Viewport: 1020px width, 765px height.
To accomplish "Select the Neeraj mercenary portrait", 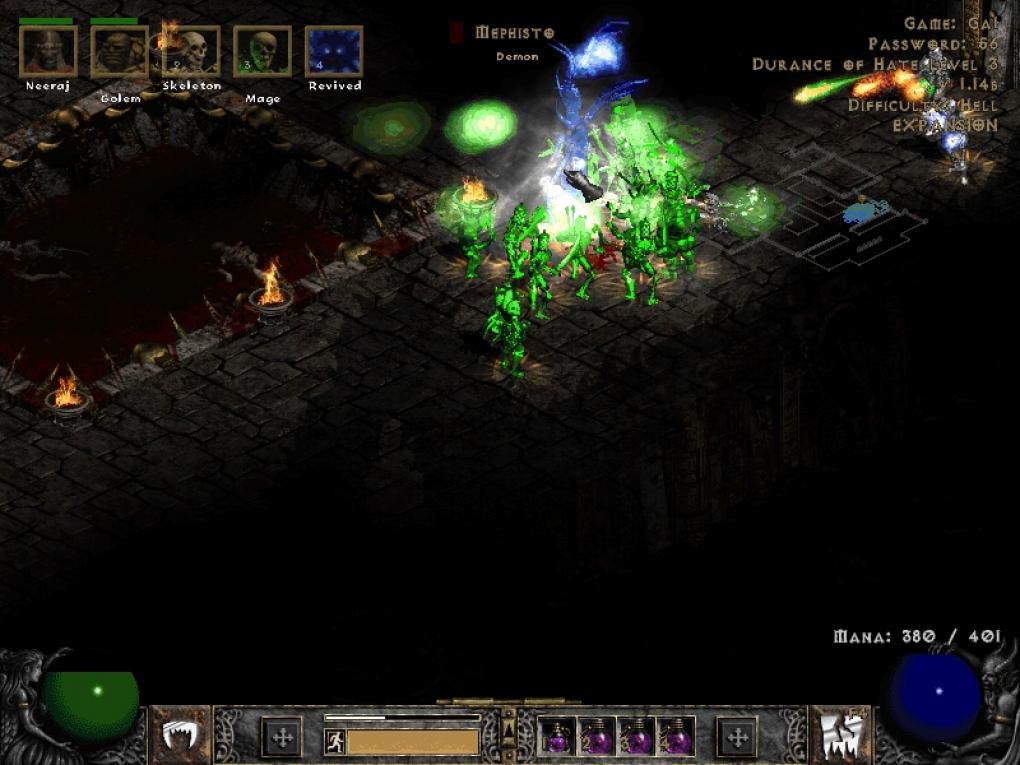I will 48,52.
